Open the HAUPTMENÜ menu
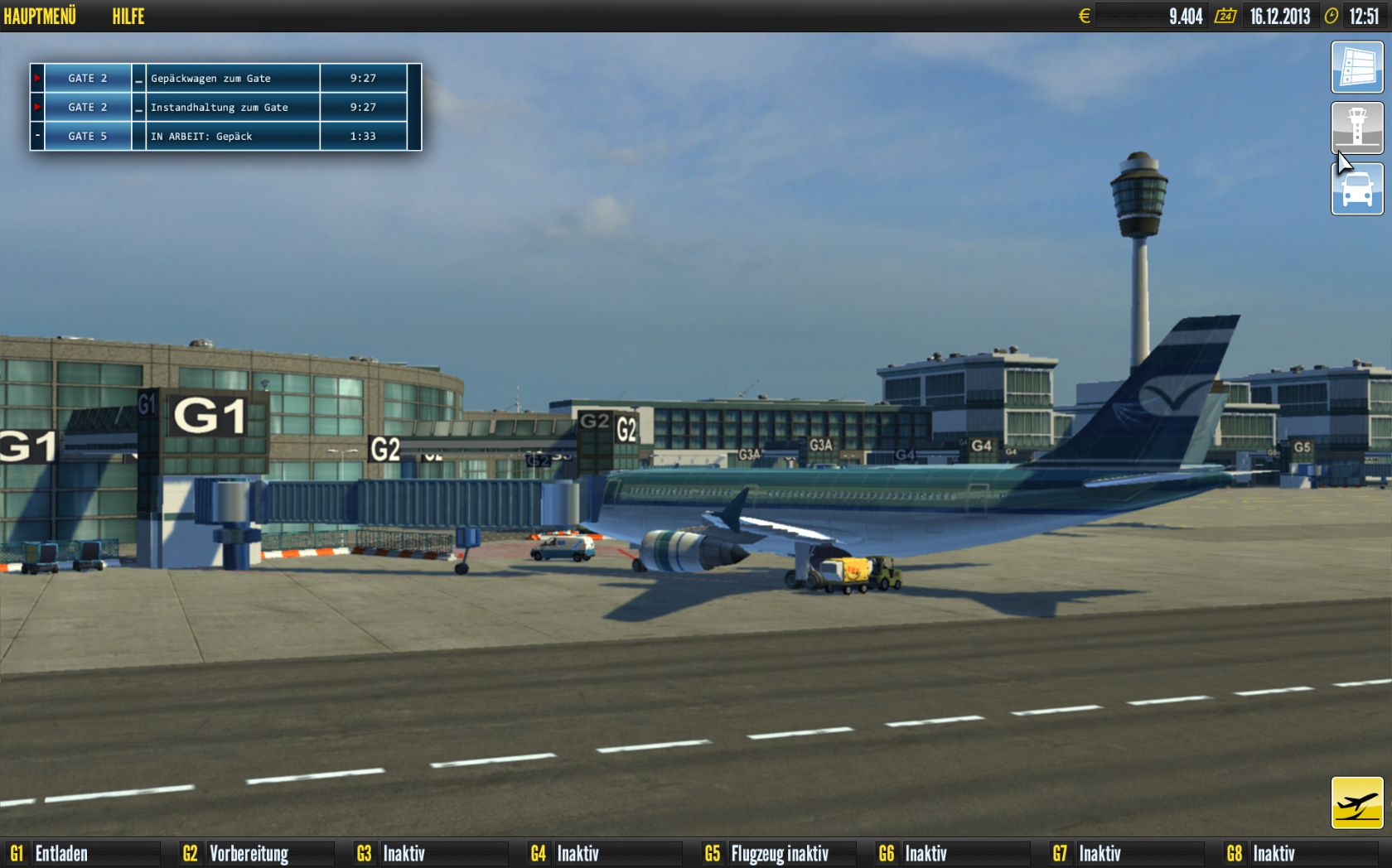1392x868 pixels. click(x=42, y=15)
